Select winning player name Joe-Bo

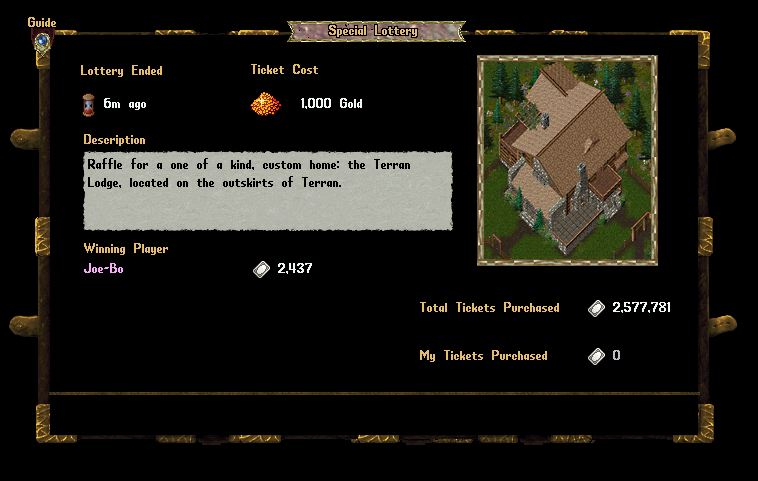(x=104, y=268)
